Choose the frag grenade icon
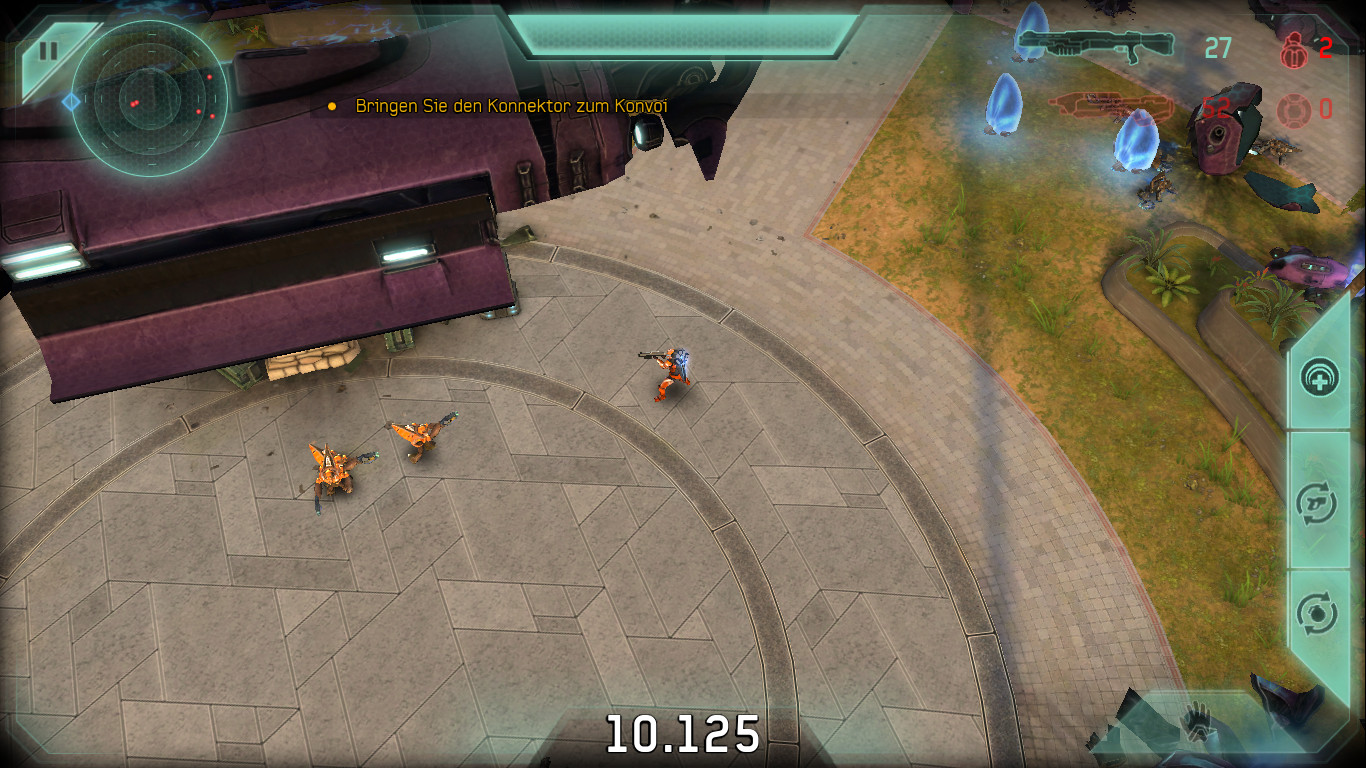Viewport: 1366px width, 768px height. (1290, 48)
